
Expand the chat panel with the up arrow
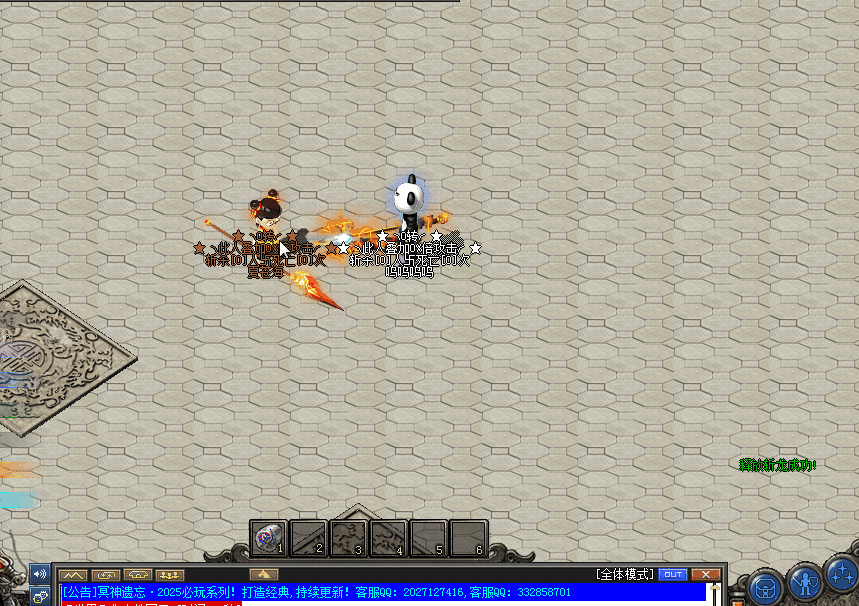pyautogui.click(x=264, y=574)
